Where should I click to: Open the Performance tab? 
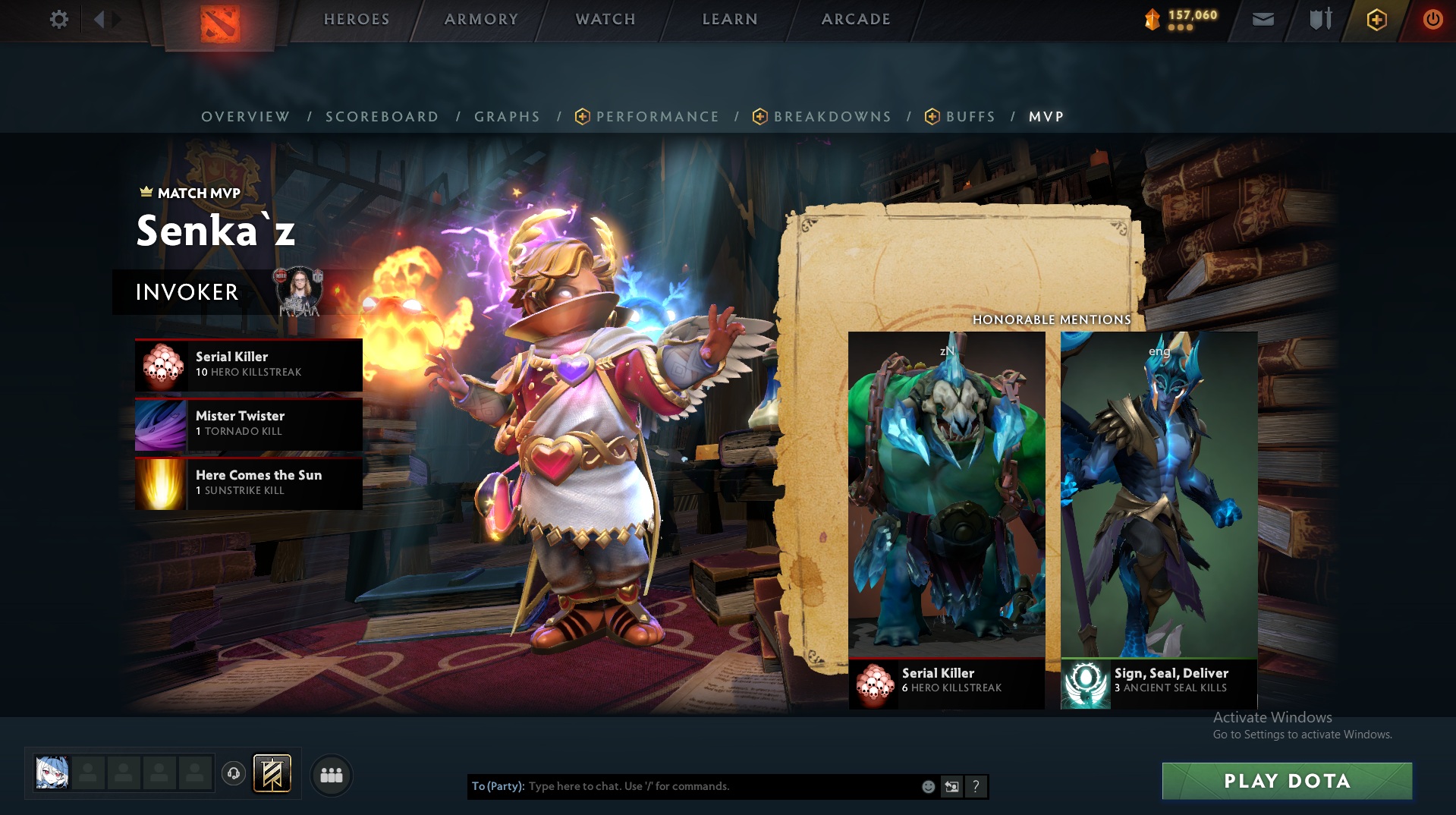[657, 117]
